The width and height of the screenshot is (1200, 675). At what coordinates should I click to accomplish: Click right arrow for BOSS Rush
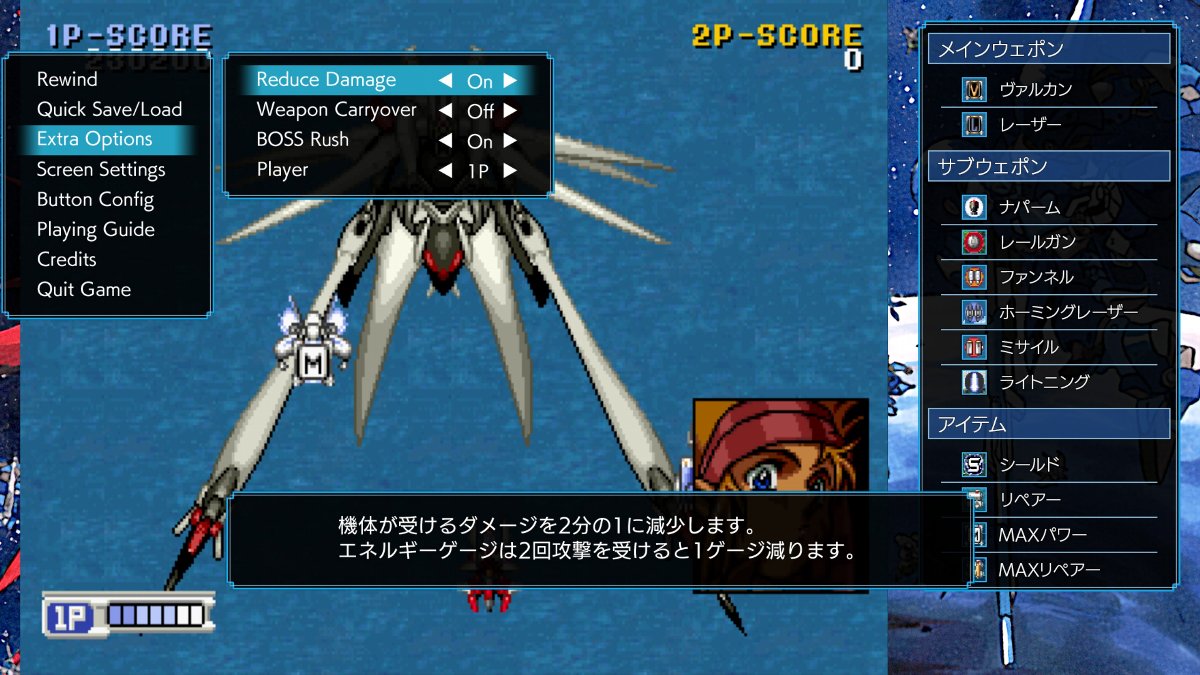510,141
